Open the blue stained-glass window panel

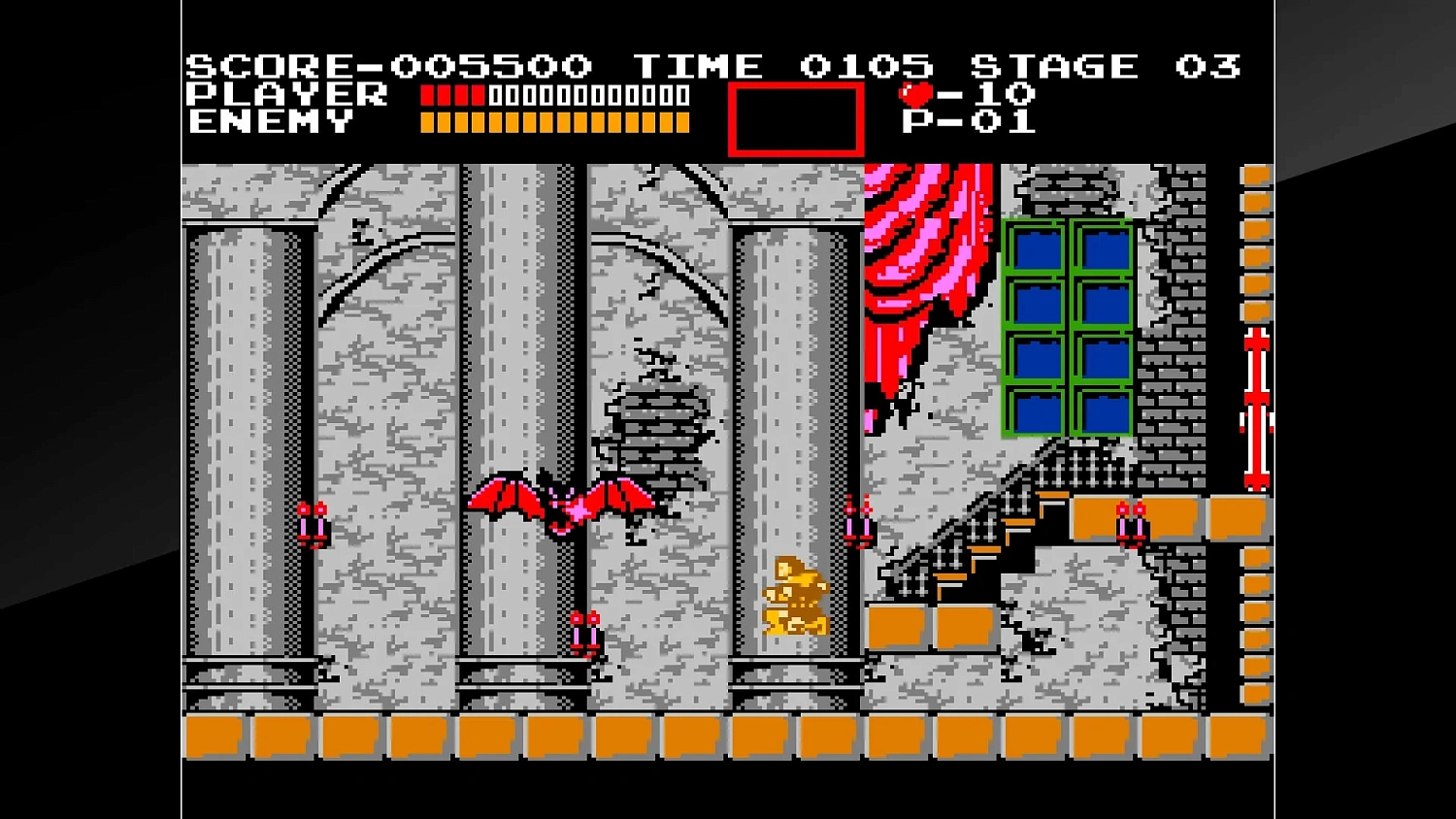click(x=1066, y=328)
